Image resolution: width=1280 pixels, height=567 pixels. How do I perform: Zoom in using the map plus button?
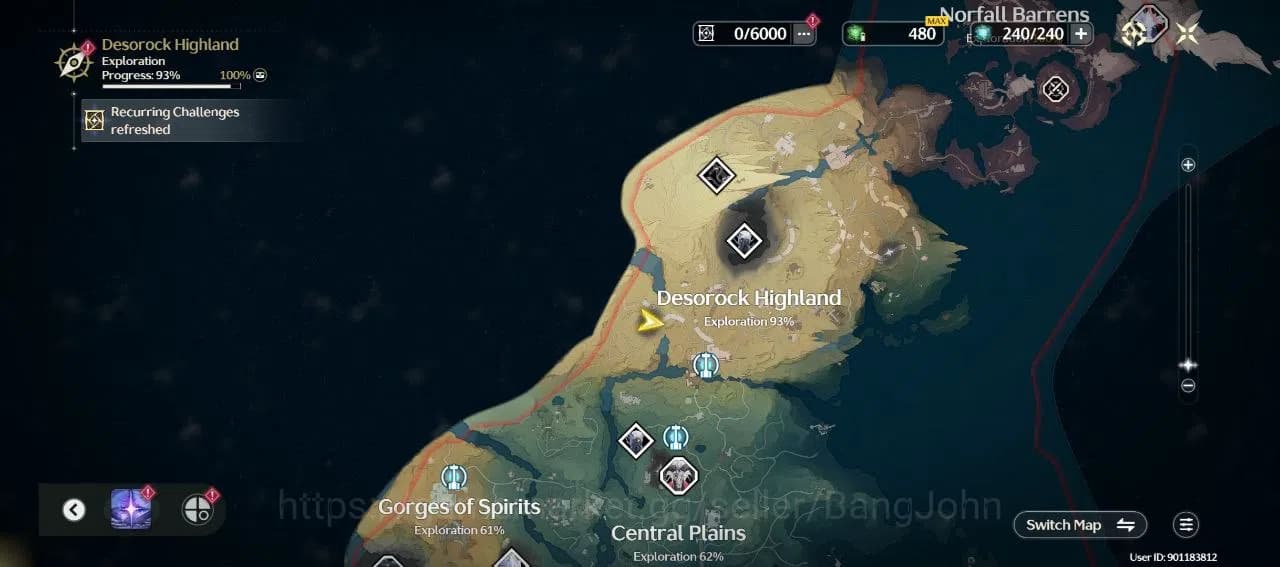(1188, 165)
